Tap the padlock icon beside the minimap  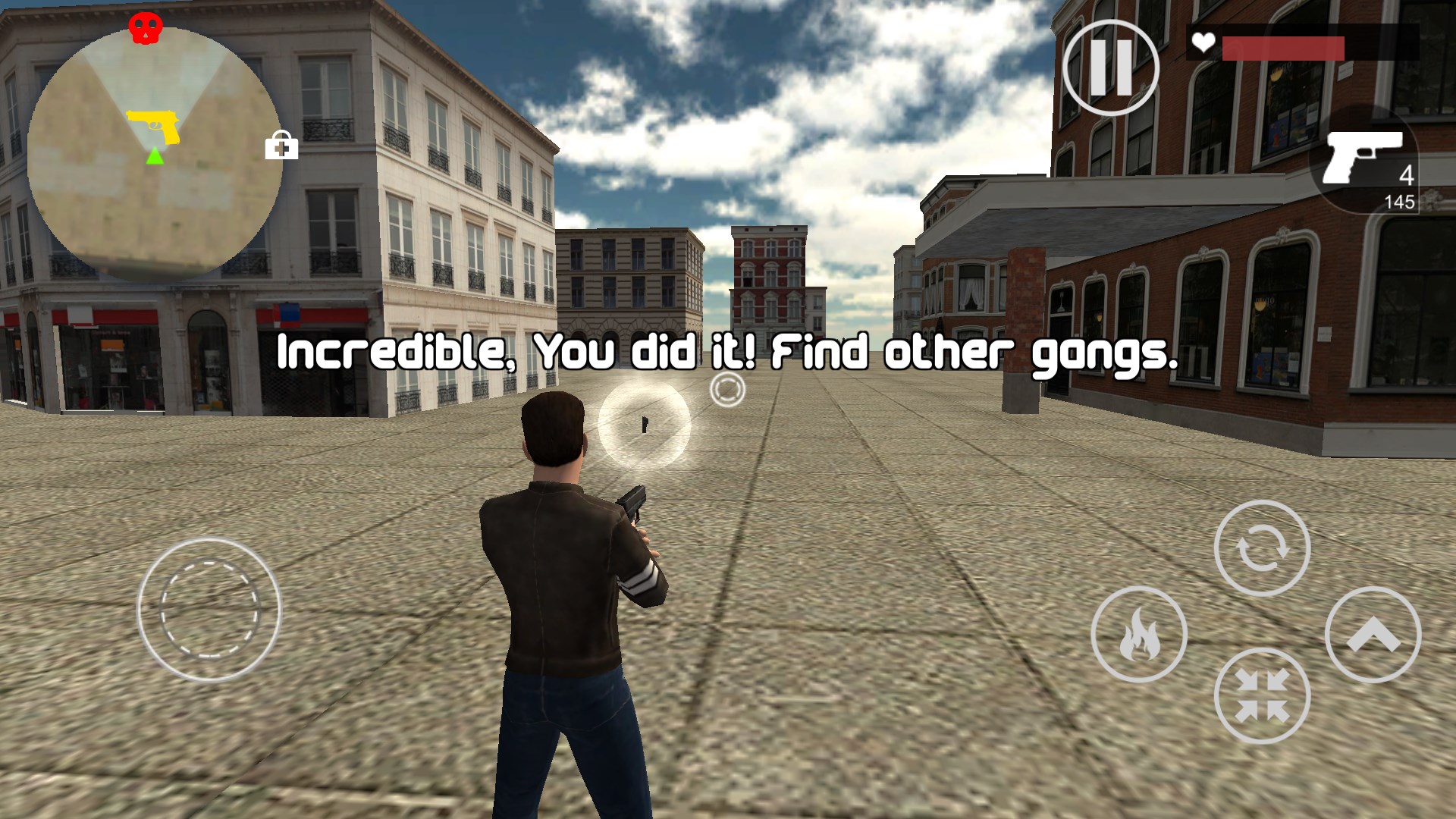point(281,146)
